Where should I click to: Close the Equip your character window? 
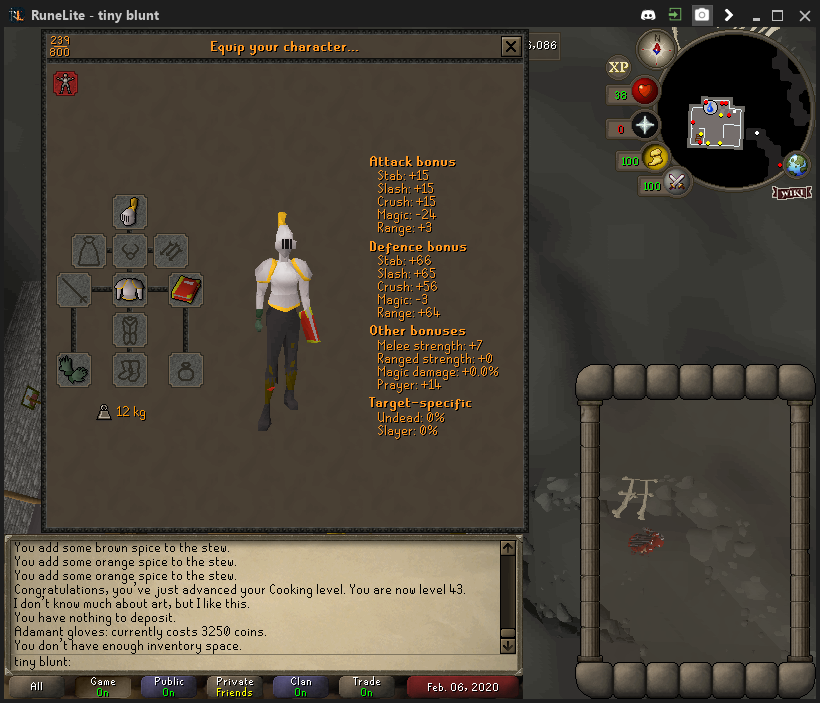tap(510, 46)
